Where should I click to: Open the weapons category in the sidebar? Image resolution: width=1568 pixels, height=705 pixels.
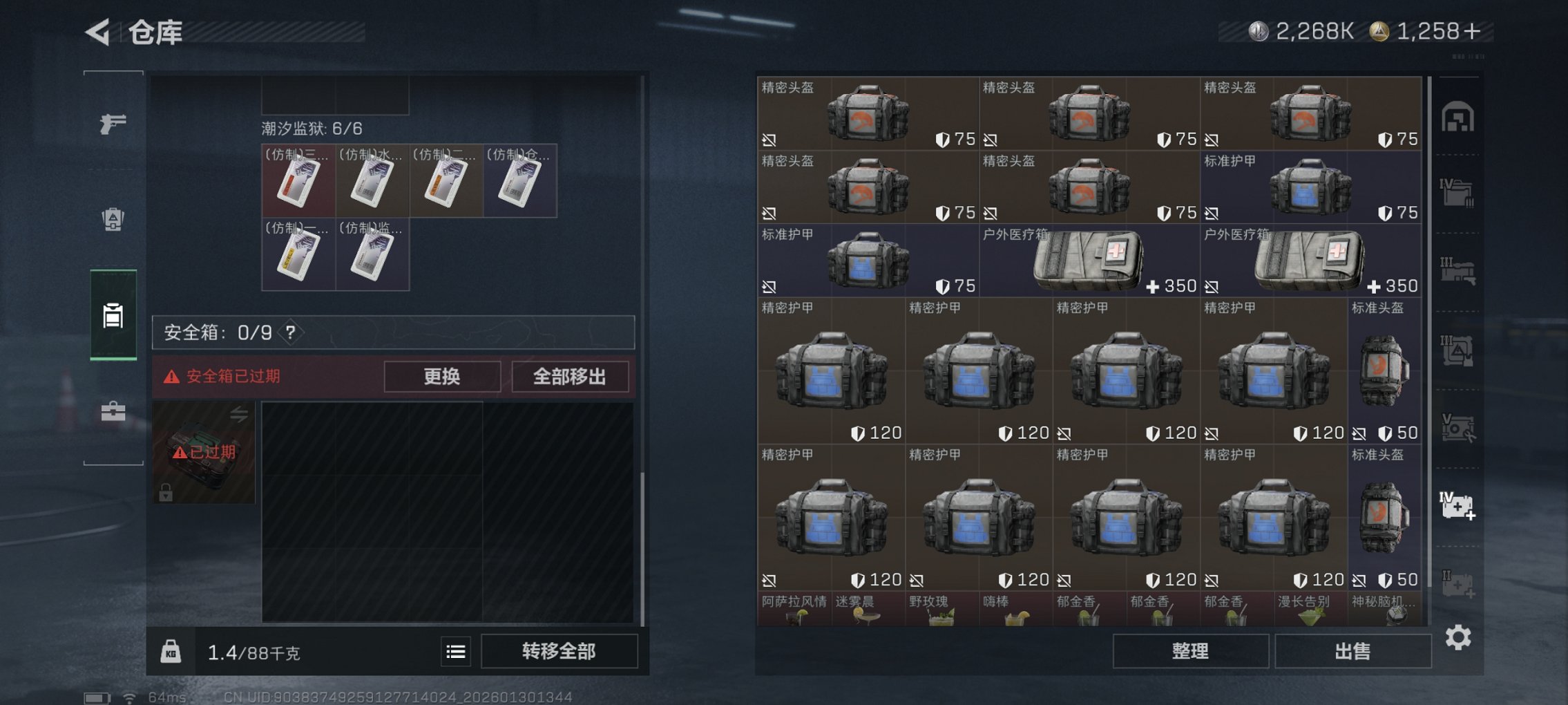pos(114,124)
